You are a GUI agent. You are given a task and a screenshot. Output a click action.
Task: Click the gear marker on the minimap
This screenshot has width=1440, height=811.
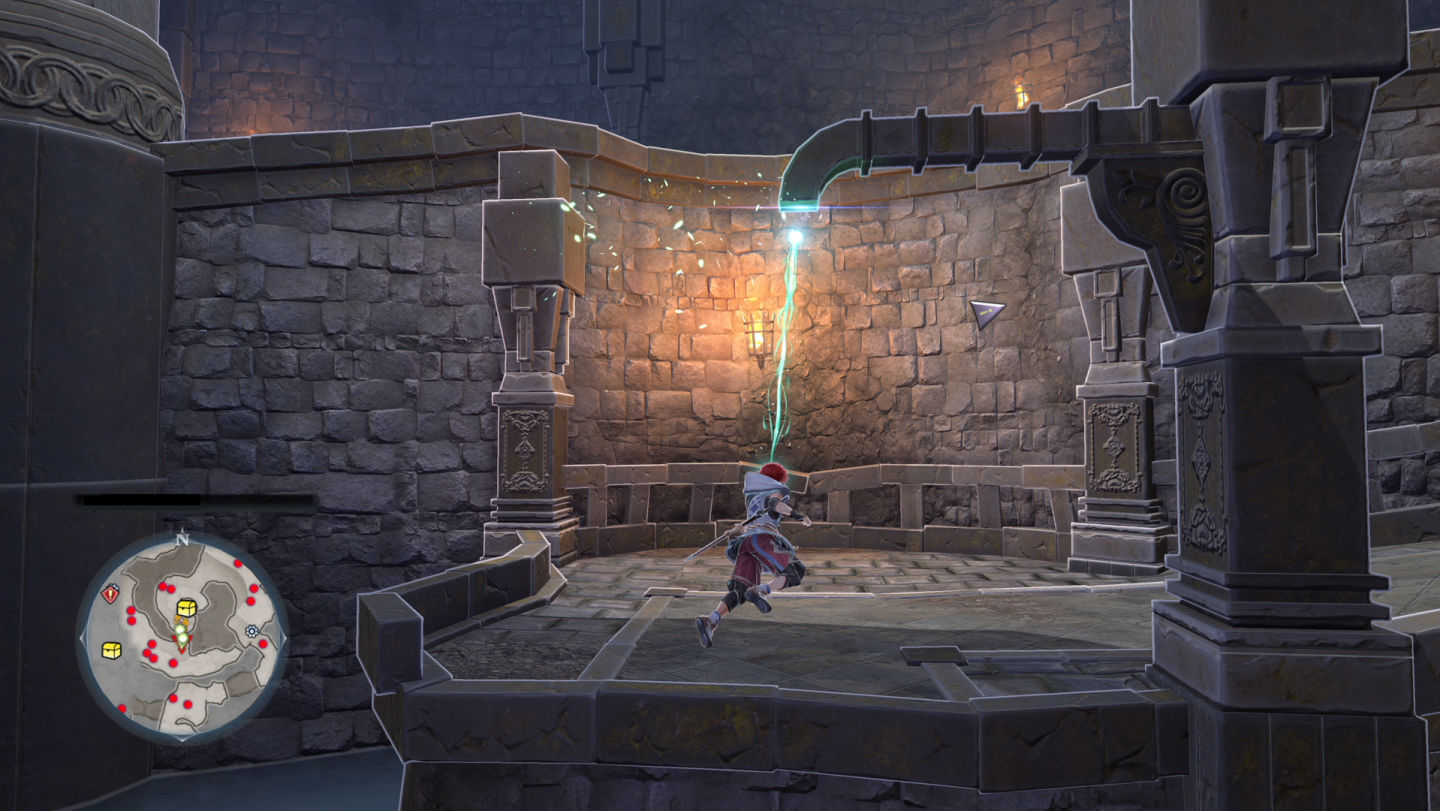(x=251, y=631)
